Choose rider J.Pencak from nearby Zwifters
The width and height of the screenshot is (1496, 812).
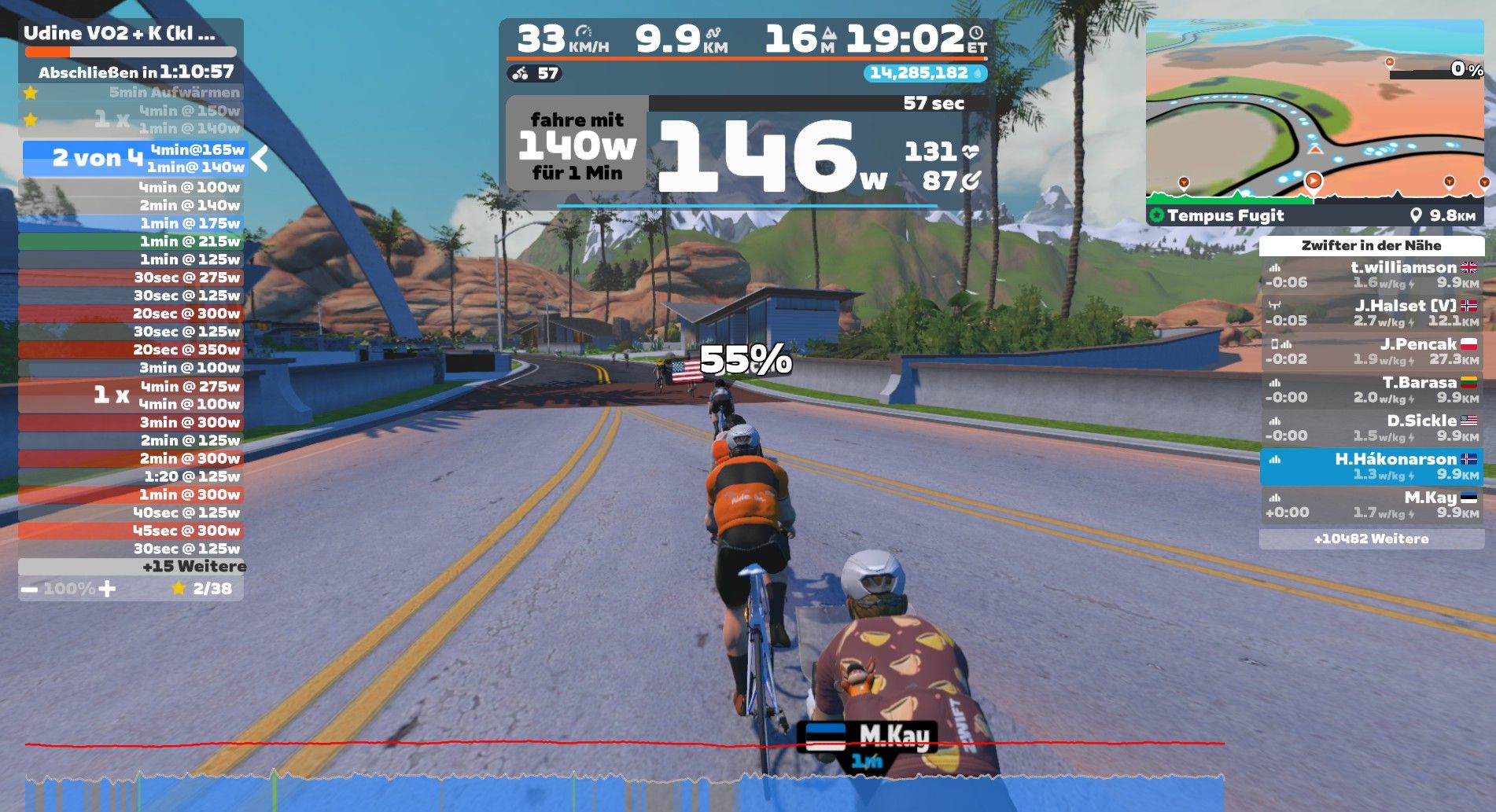click(x=1372, y=351)
